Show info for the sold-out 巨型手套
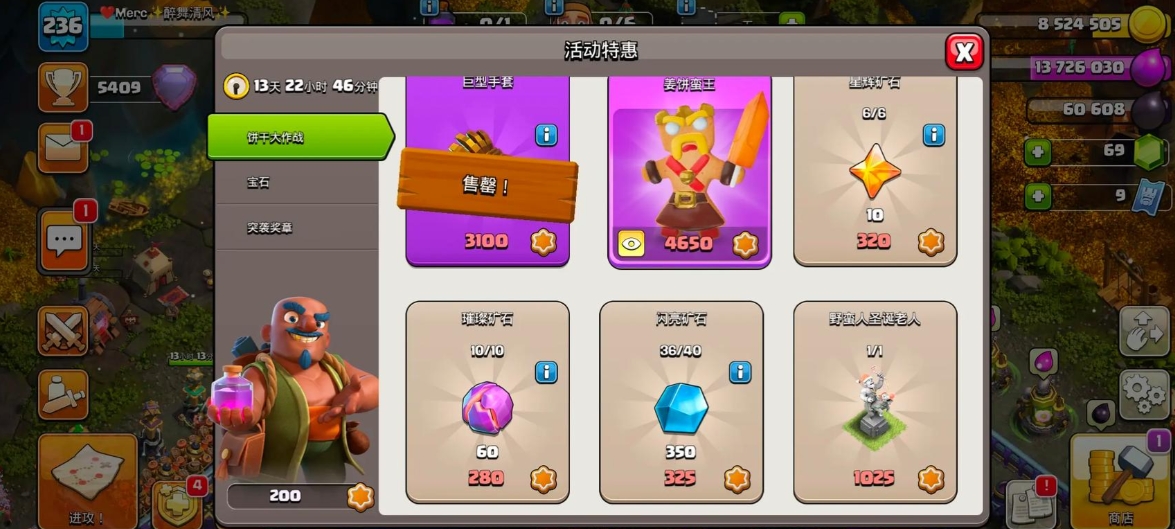Image resolution: width=1175 pixels, height=529 pixels. click(546, 134)
